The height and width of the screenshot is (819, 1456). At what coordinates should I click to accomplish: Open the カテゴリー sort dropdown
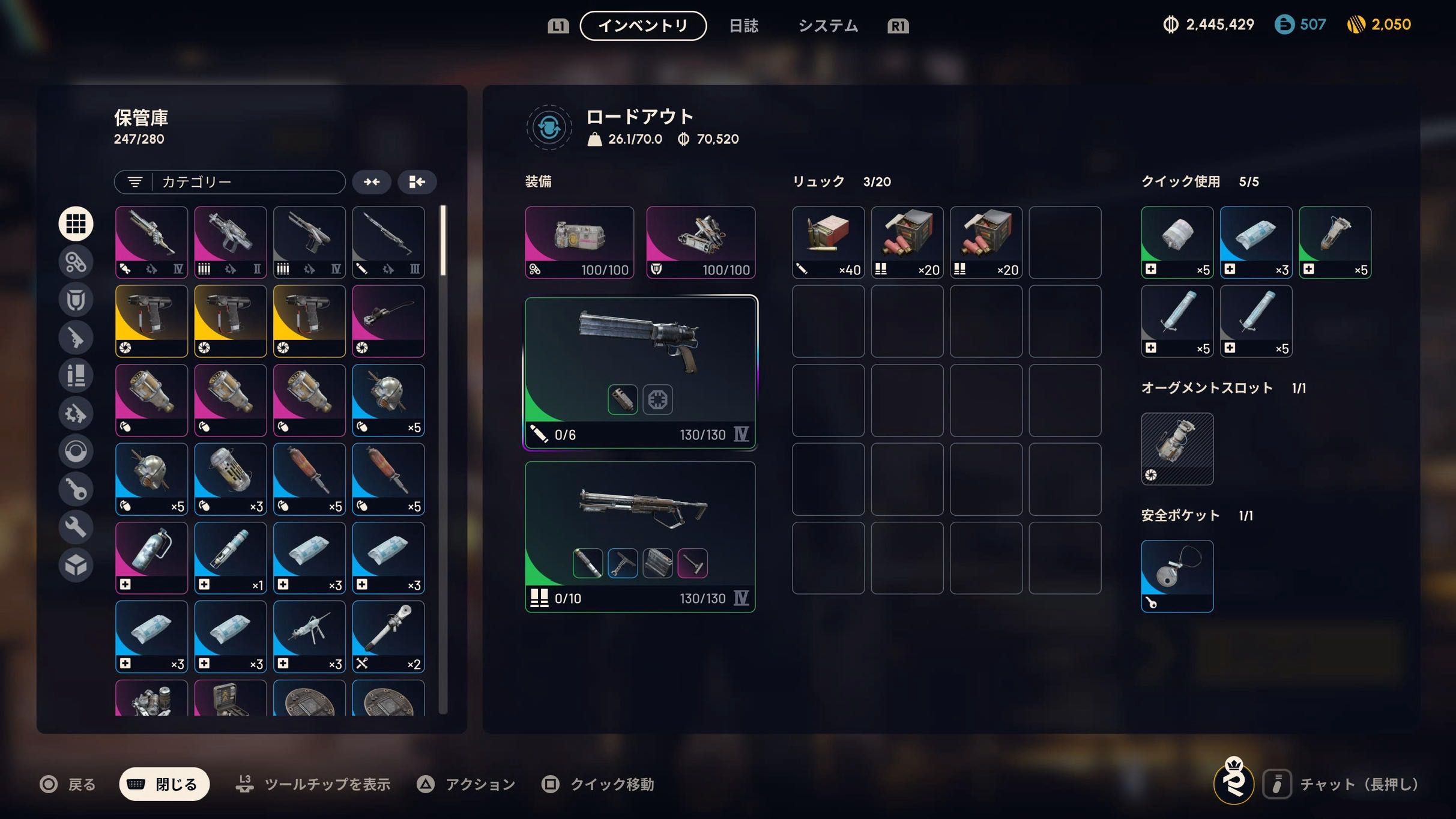click(x=230, y=182)
